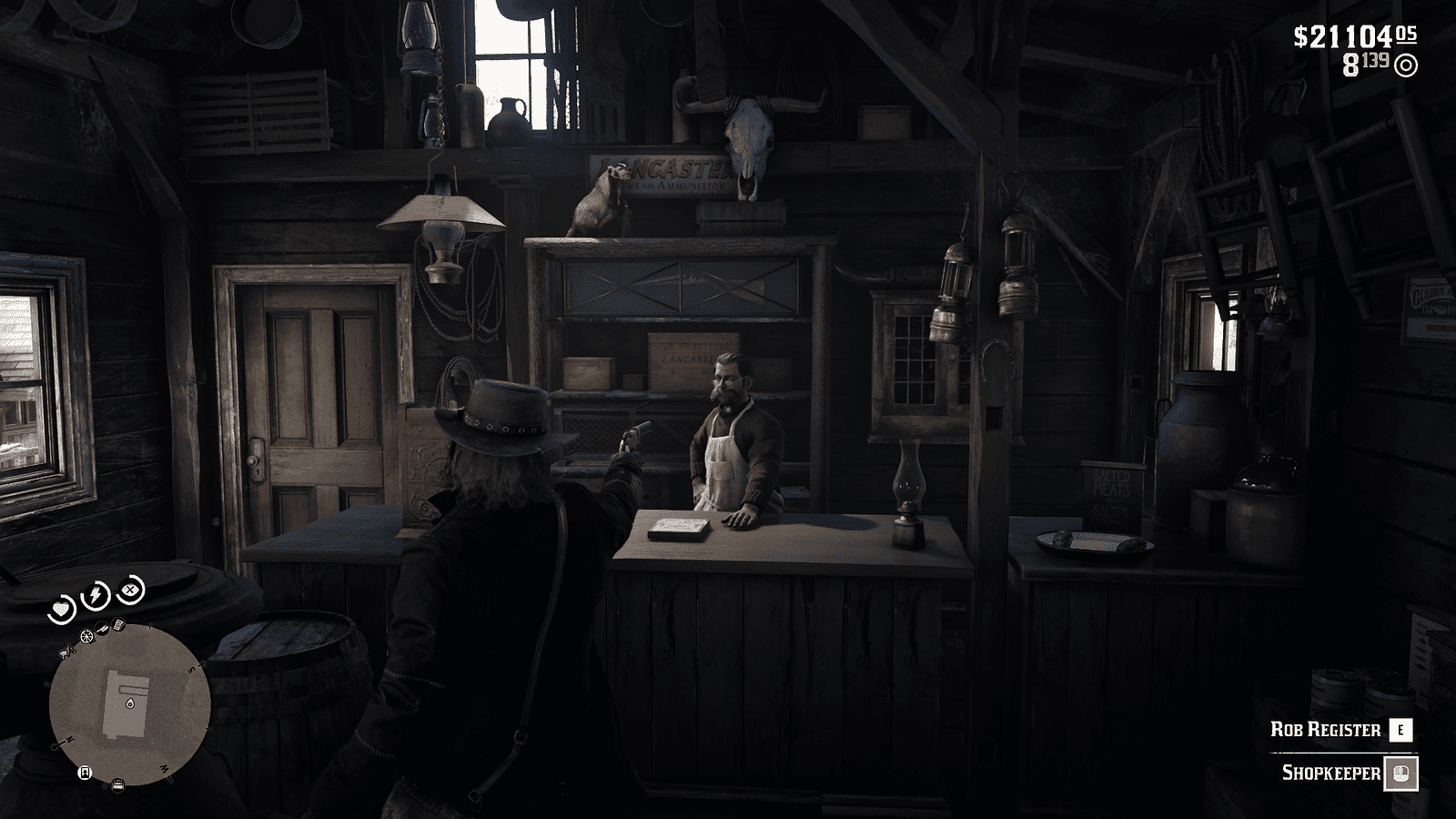This screenshot has width=1456, height=819.
Task: Select the flag waypoint icon above the minimap
Action: click(101, 627)
